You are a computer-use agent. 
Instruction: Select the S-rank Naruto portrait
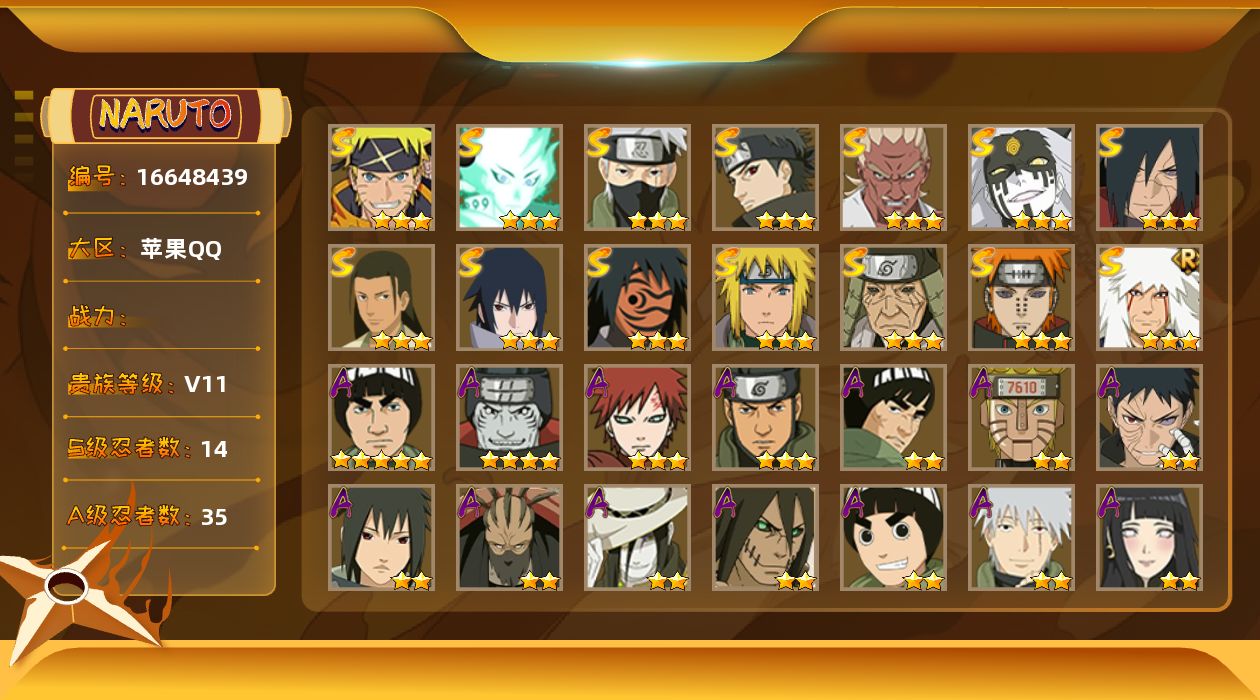[x=381, y=178]
